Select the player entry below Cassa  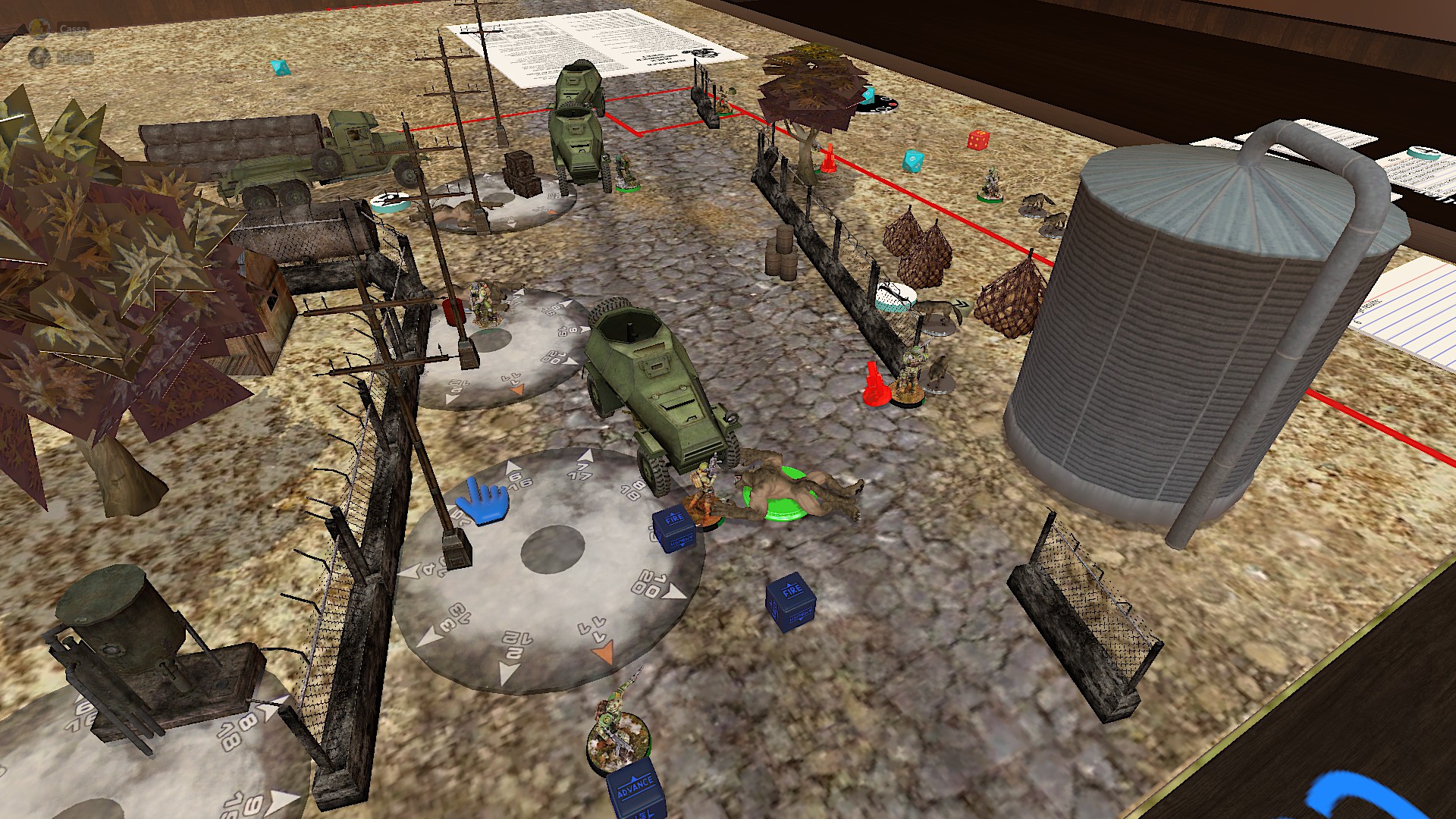pos(74,57)
